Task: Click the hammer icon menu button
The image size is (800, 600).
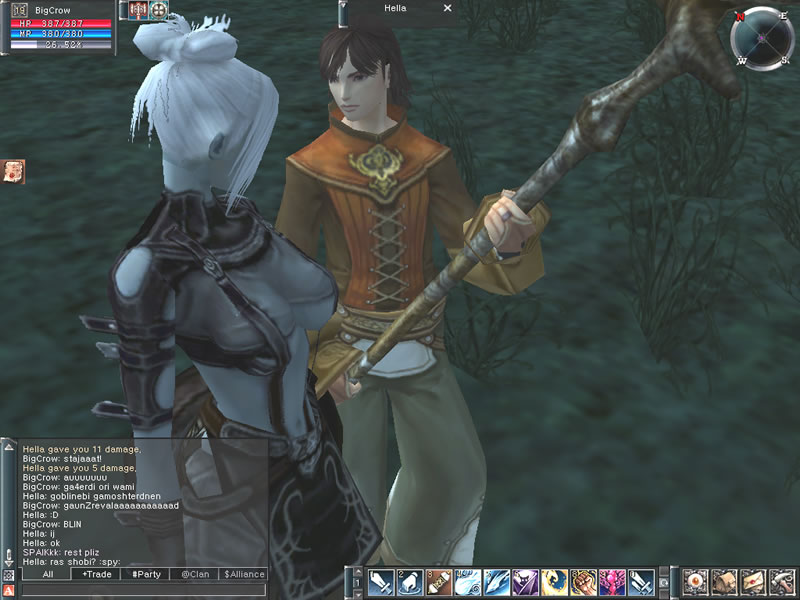Action: 782,582
